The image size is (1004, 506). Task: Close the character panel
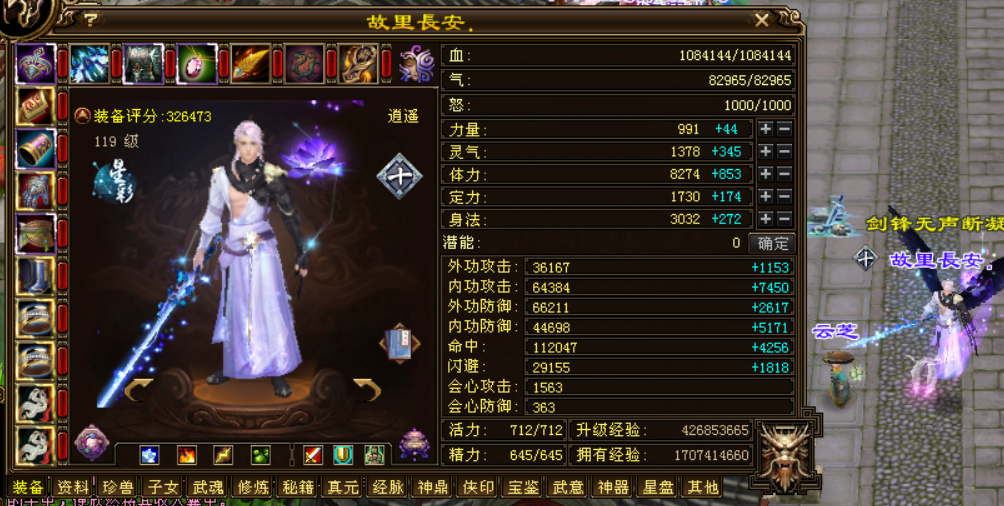click(x=762, y=19)
